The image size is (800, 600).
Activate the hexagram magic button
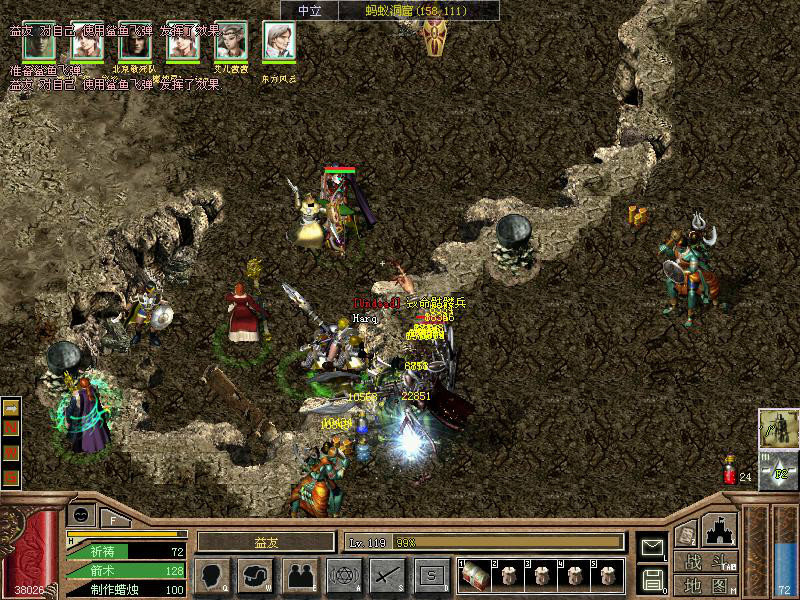344,575
